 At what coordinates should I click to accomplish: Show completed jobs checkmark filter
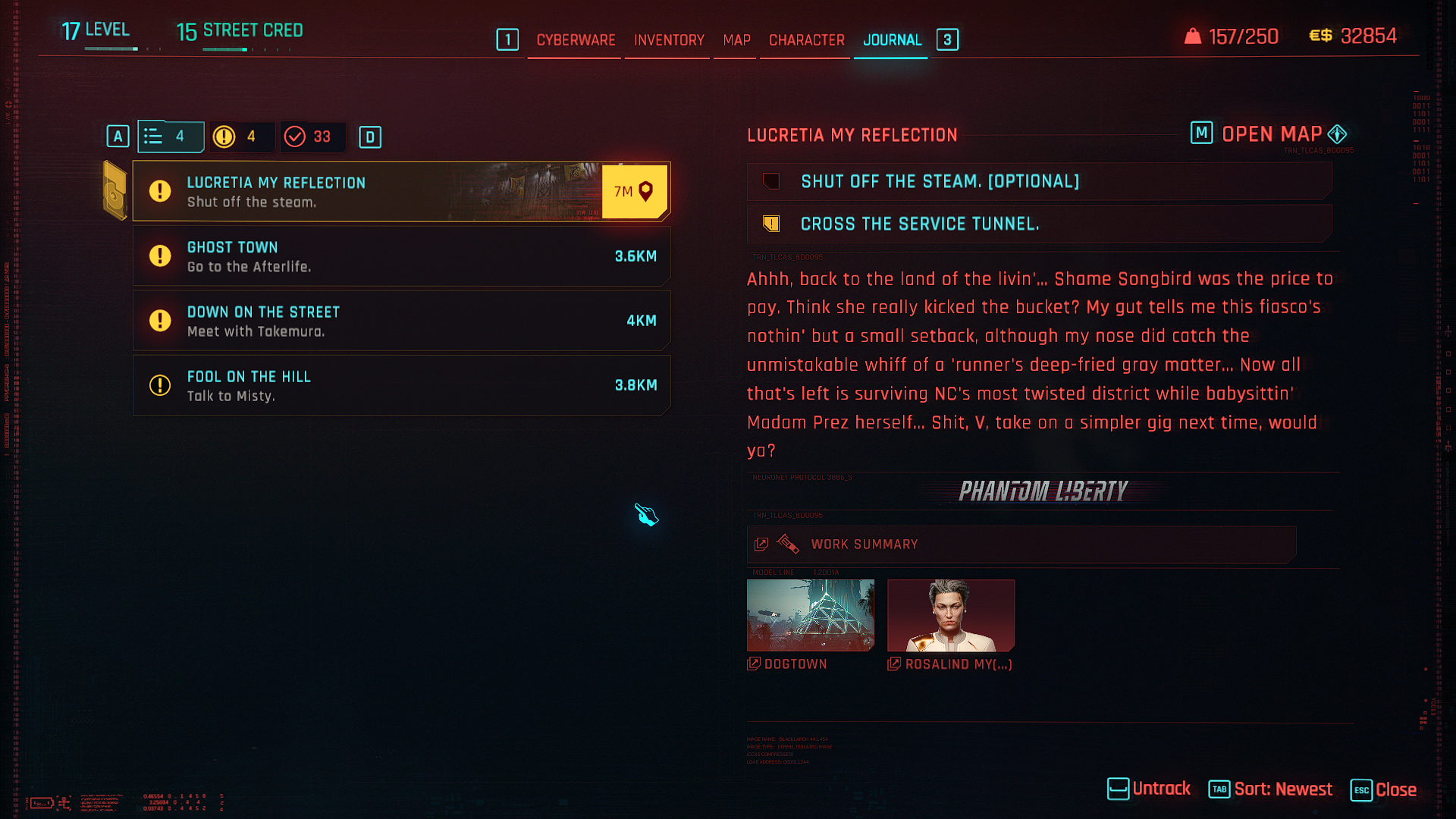pyautogui.click(x=311, y=136)
